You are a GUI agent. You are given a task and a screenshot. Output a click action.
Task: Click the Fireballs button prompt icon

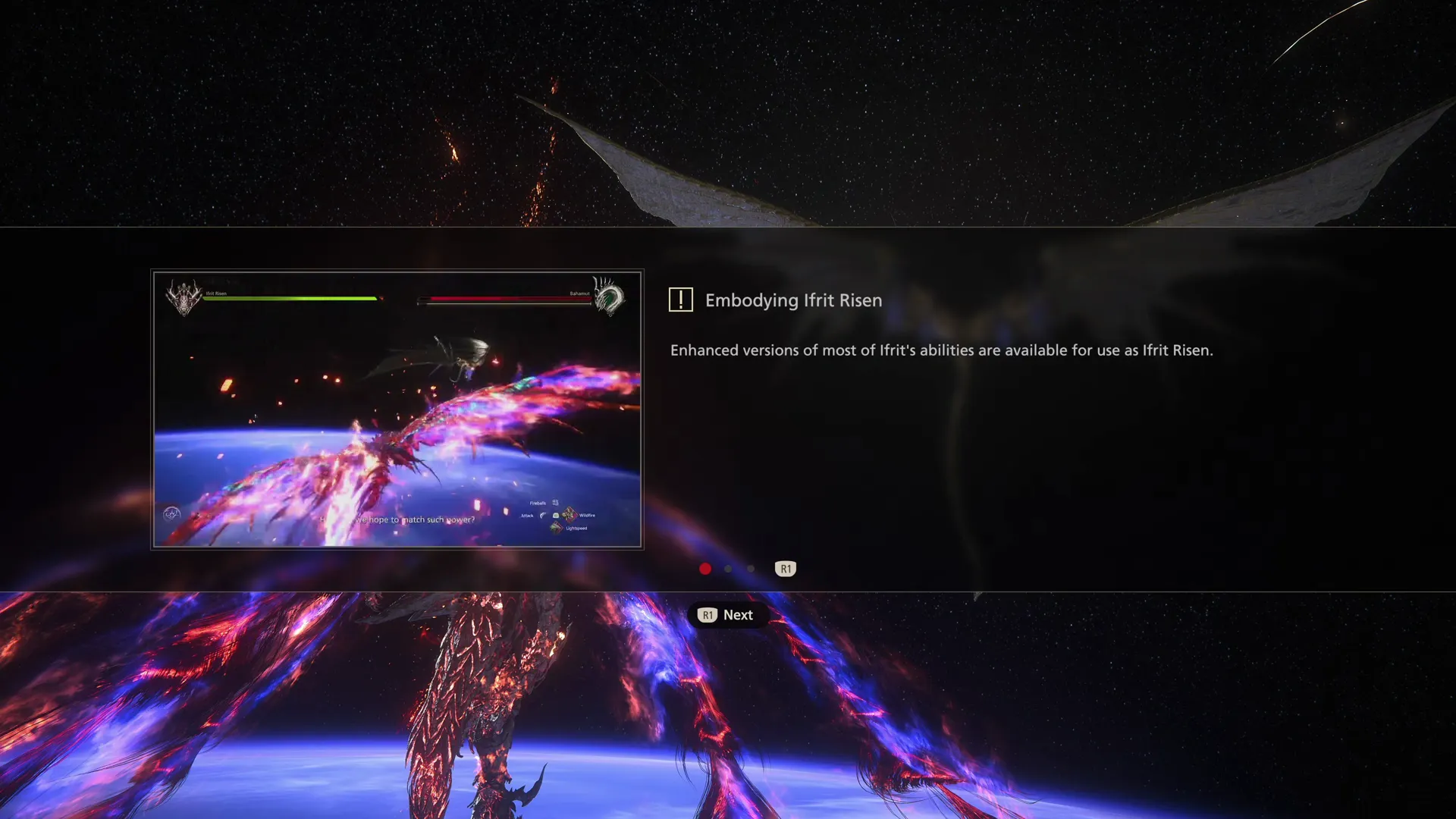554,503
